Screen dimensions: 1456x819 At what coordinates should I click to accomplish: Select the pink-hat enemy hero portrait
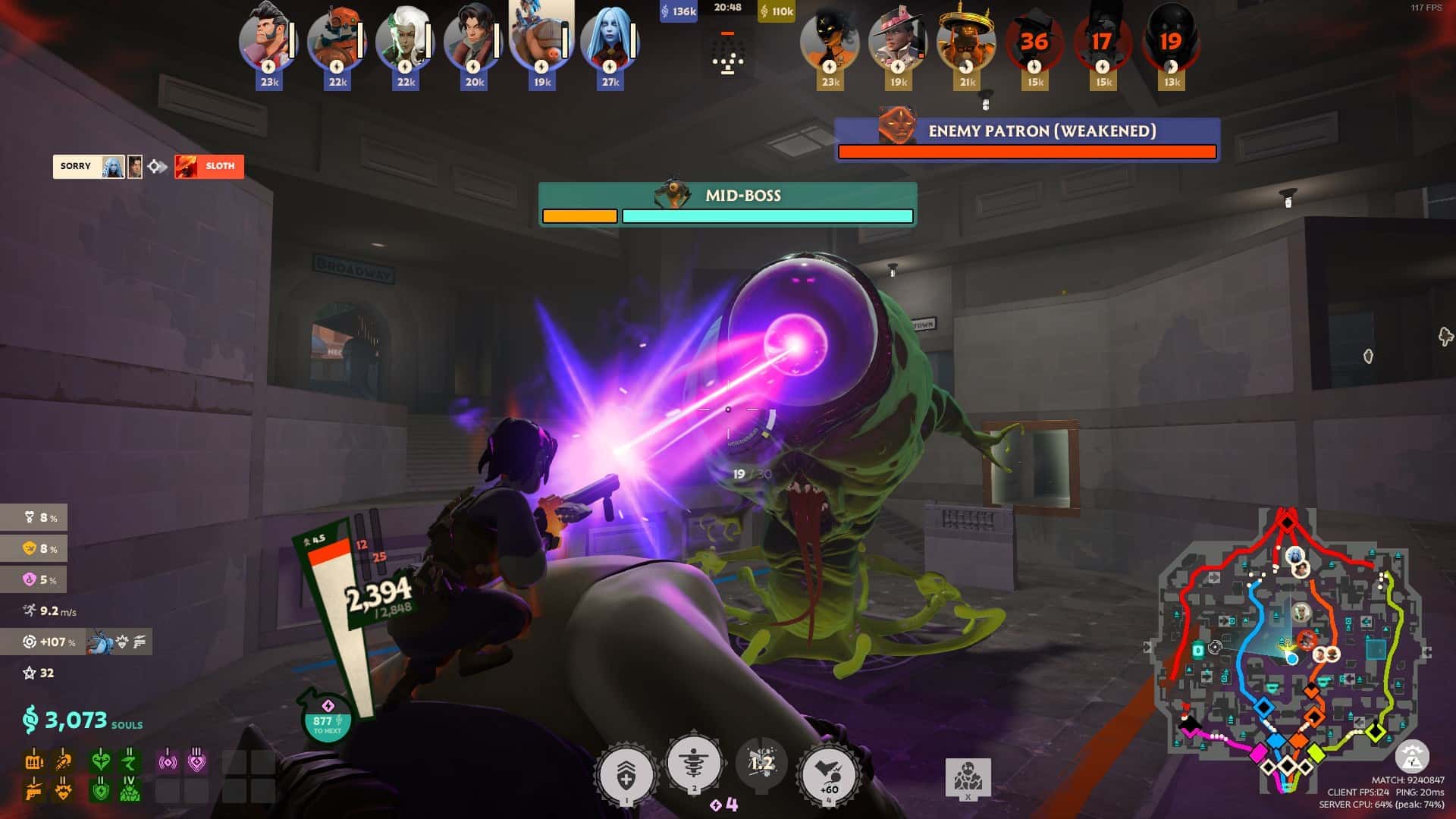[898, 42]
